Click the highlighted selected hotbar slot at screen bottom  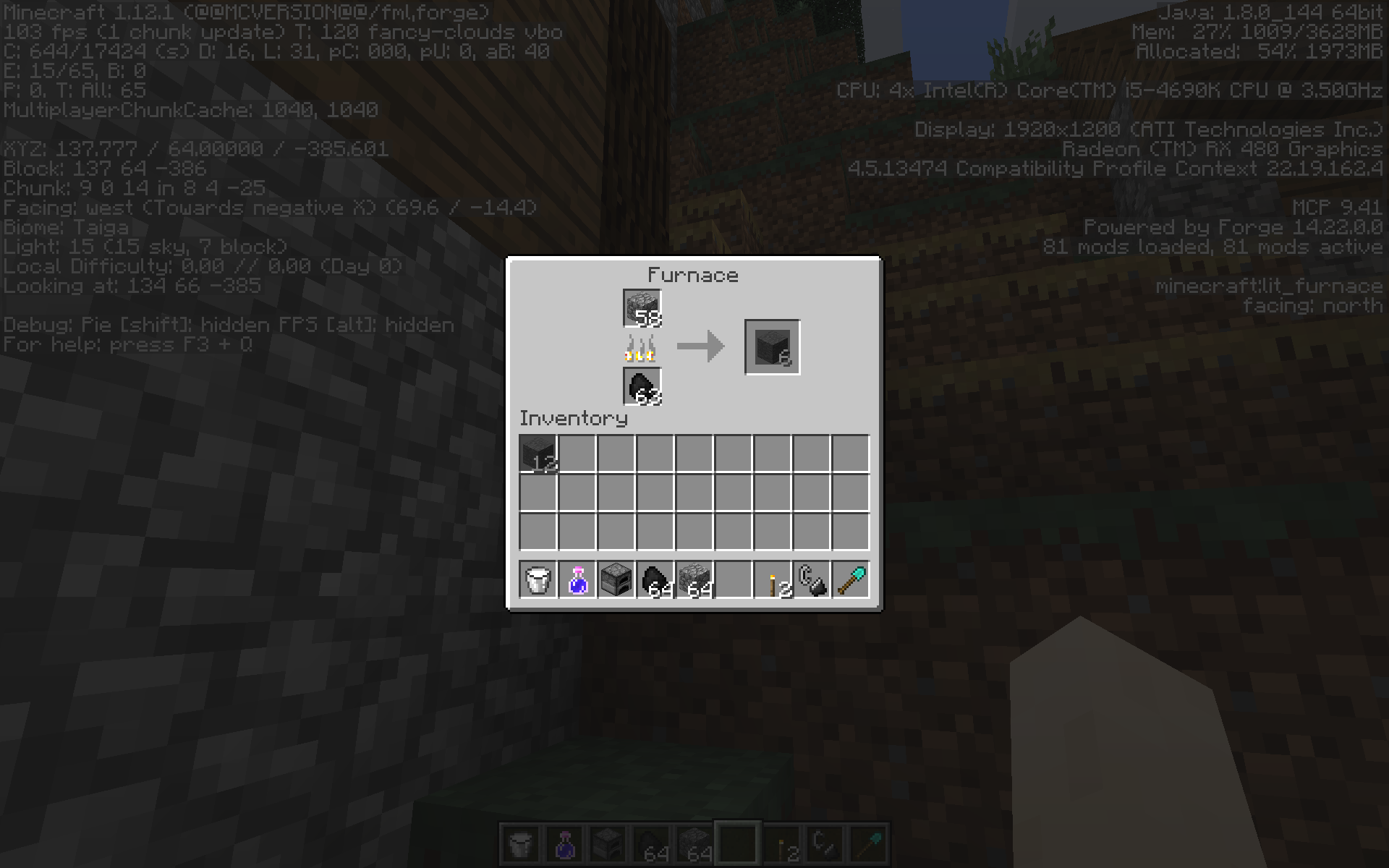point(738,843)
